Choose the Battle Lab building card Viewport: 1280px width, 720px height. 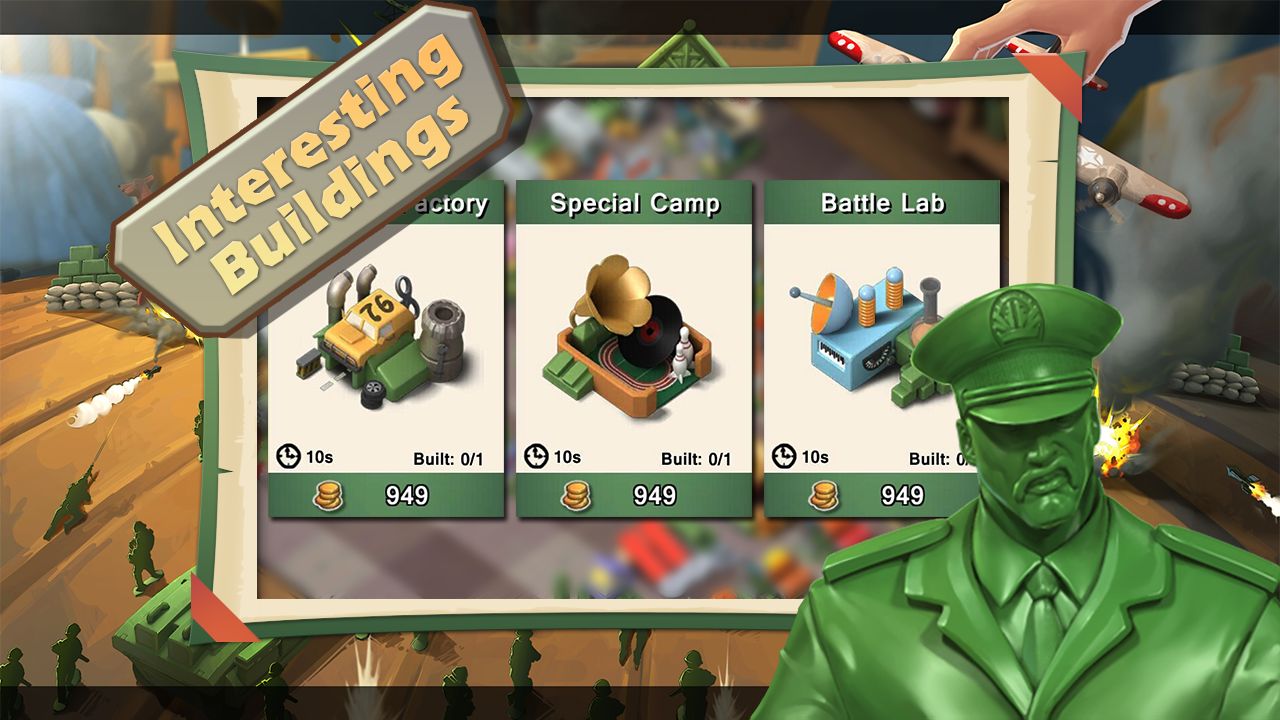pyautogui.click(x=850, y=330)
